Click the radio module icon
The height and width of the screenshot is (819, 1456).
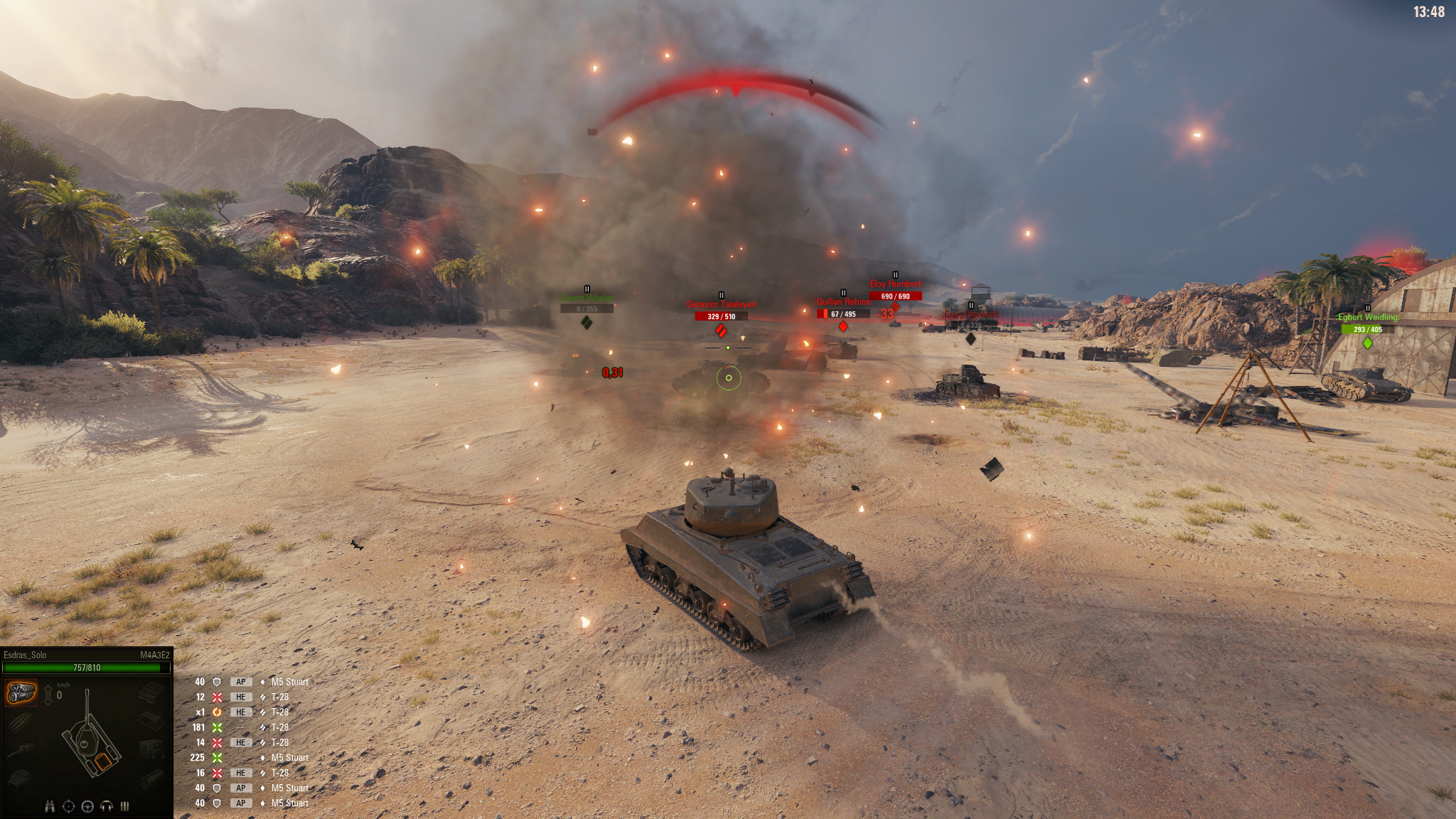coord(151,749)
